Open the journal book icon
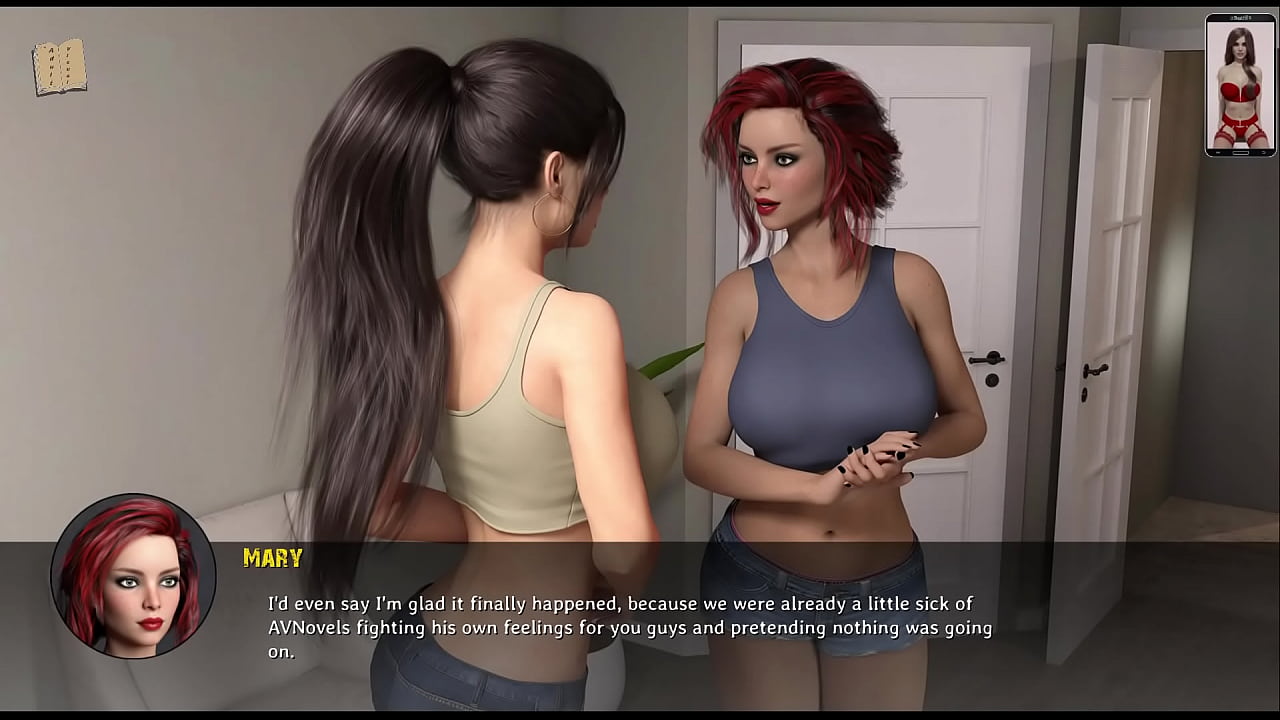Image resolution: width=1280 pixels, height=720 pixels. tap(59, 68)
